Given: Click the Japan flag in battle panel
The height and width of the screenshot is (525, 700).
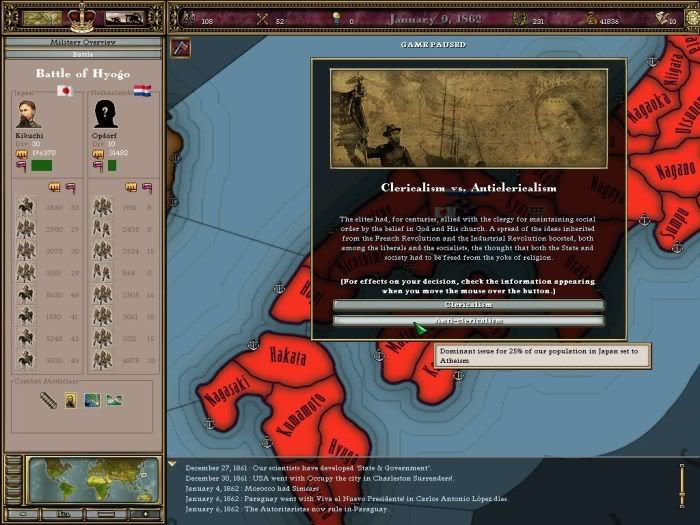Looking at the screenshot, I should tap(66, 90).
